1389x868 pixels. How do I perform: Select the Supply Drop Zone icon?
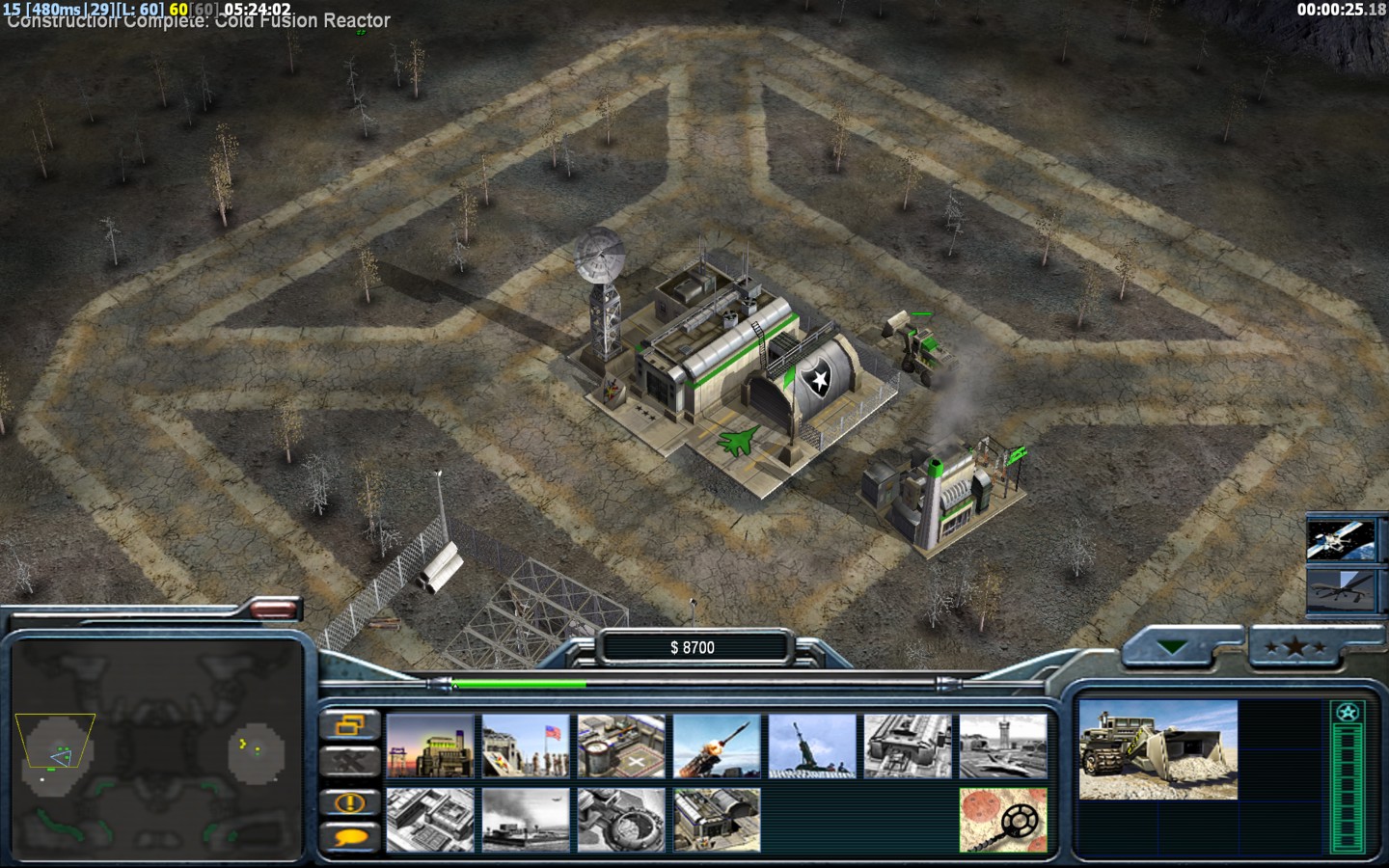tap(526, 820)
